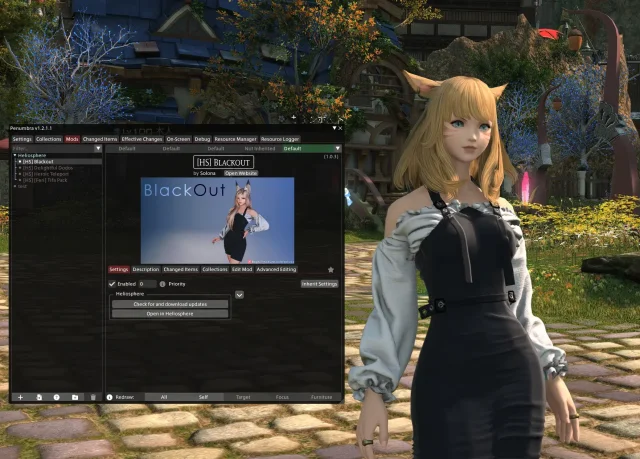
Task: Open the Edit Mod tab
Action: (241, 269)
